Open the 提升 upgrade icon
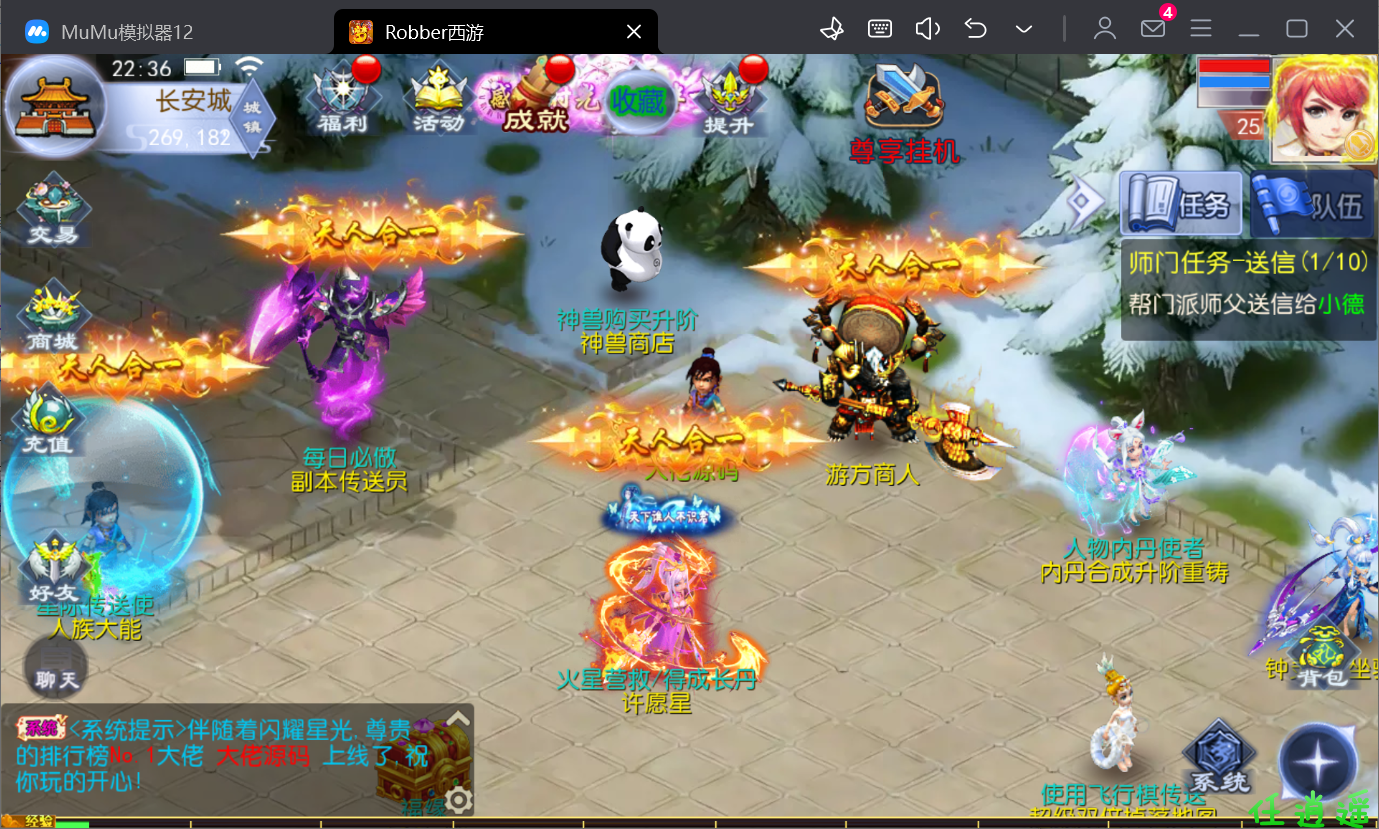The height and width of the screenshot is (829, 1379). (728, 99)
